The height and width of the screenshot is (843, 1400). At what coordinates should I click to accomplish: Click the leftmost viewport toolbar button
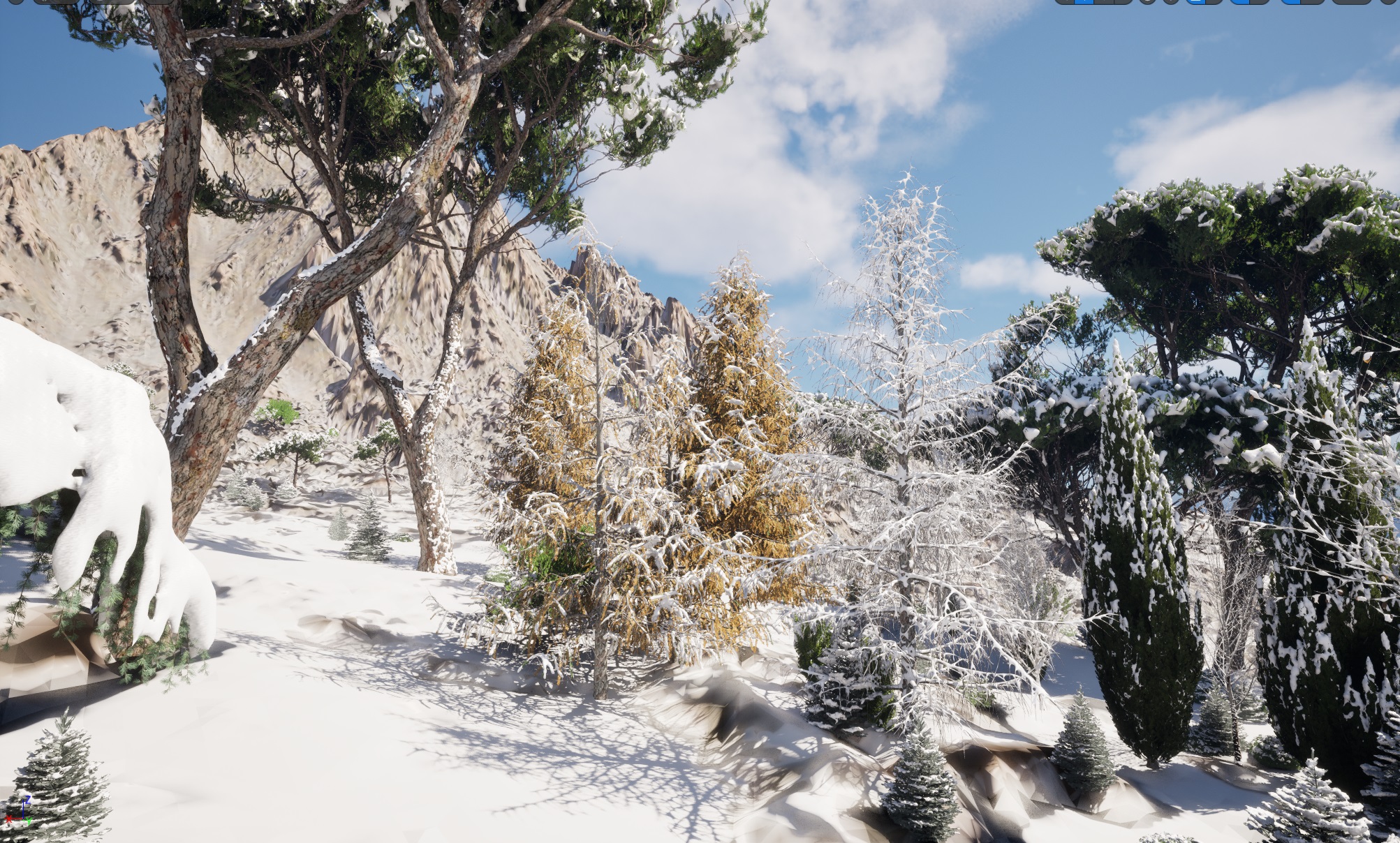coord(14,4)
